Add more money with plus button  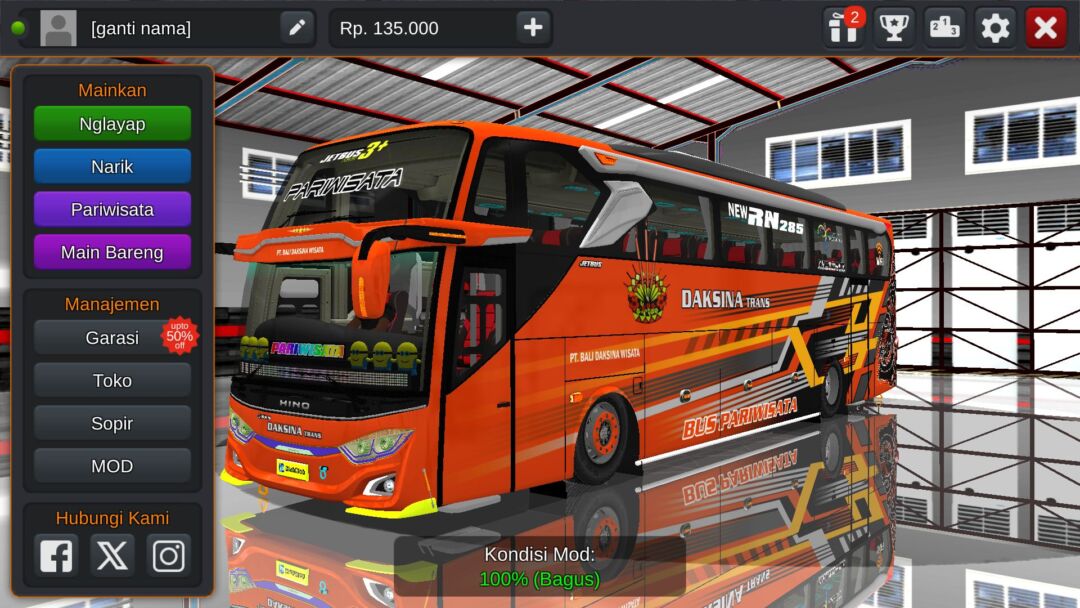click(533, 28)
